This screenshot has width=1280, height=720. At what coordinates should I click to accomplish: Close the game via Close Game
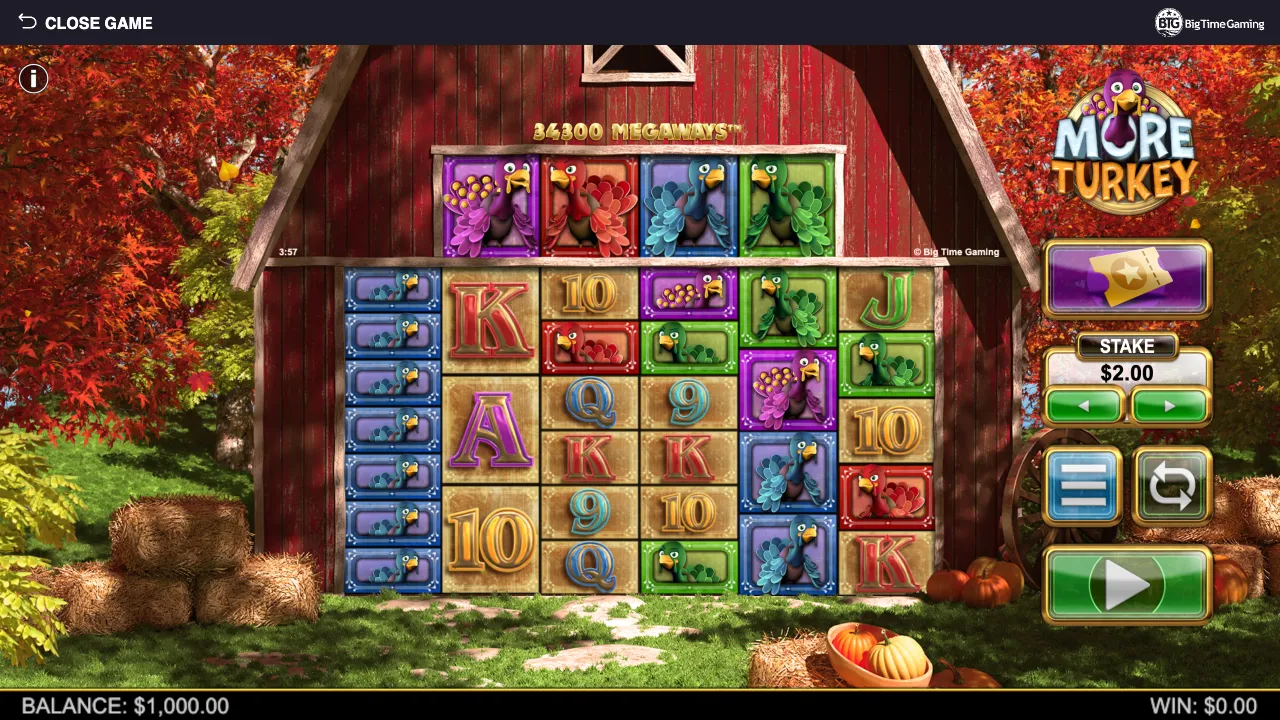pos(85,23)
